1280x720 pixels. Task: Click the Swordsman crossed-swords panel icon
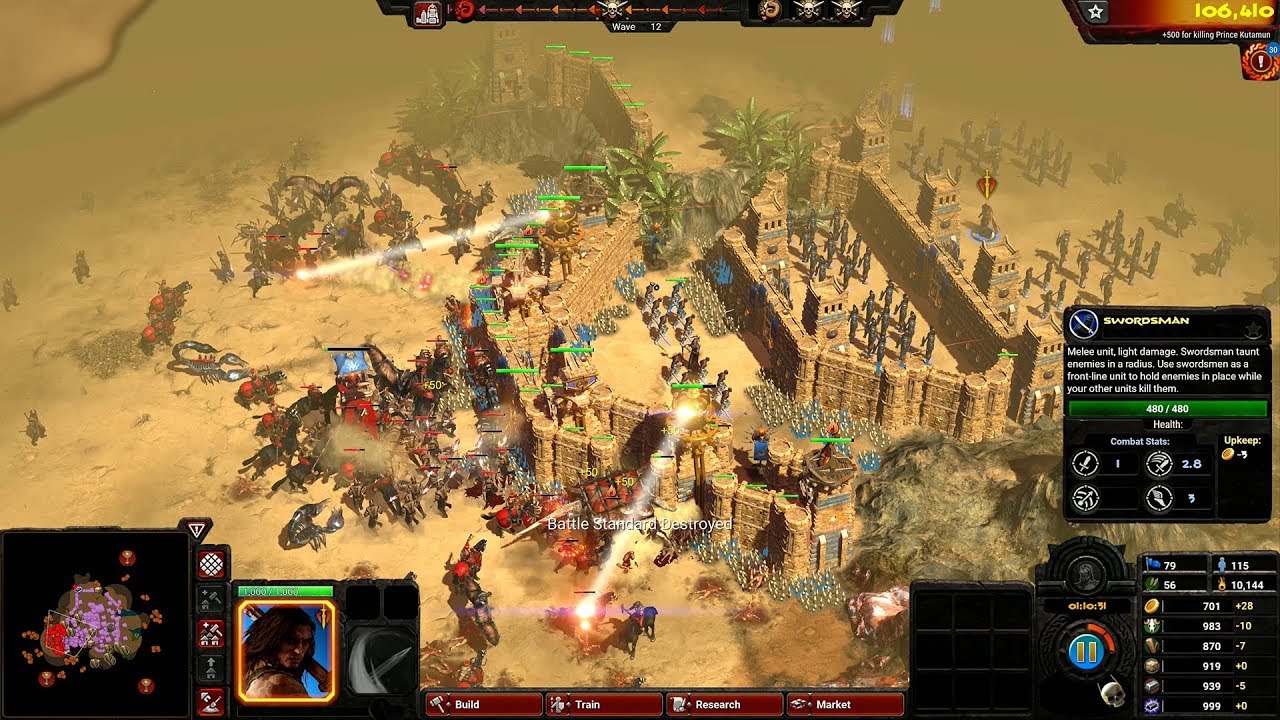click(1082, 321)
